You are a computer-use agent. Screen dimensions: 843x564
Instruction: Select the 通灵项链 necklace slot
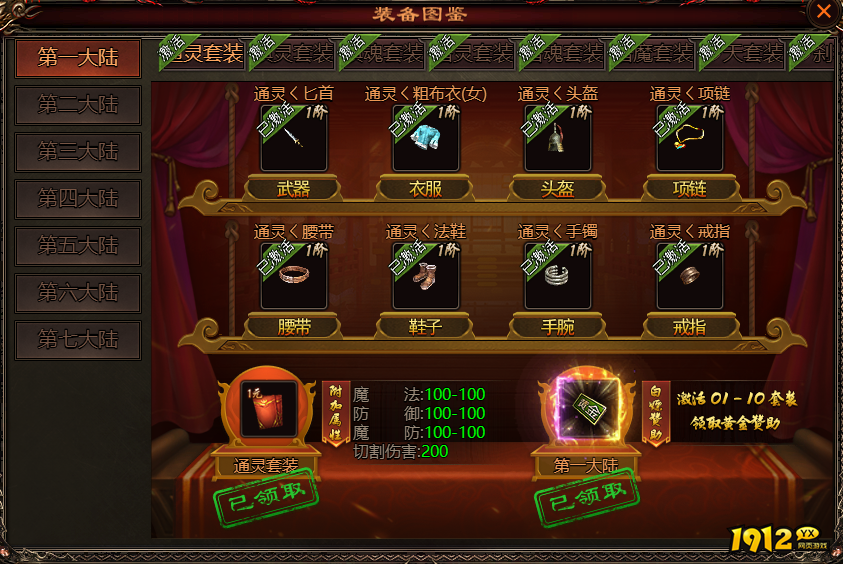[690, 138]
